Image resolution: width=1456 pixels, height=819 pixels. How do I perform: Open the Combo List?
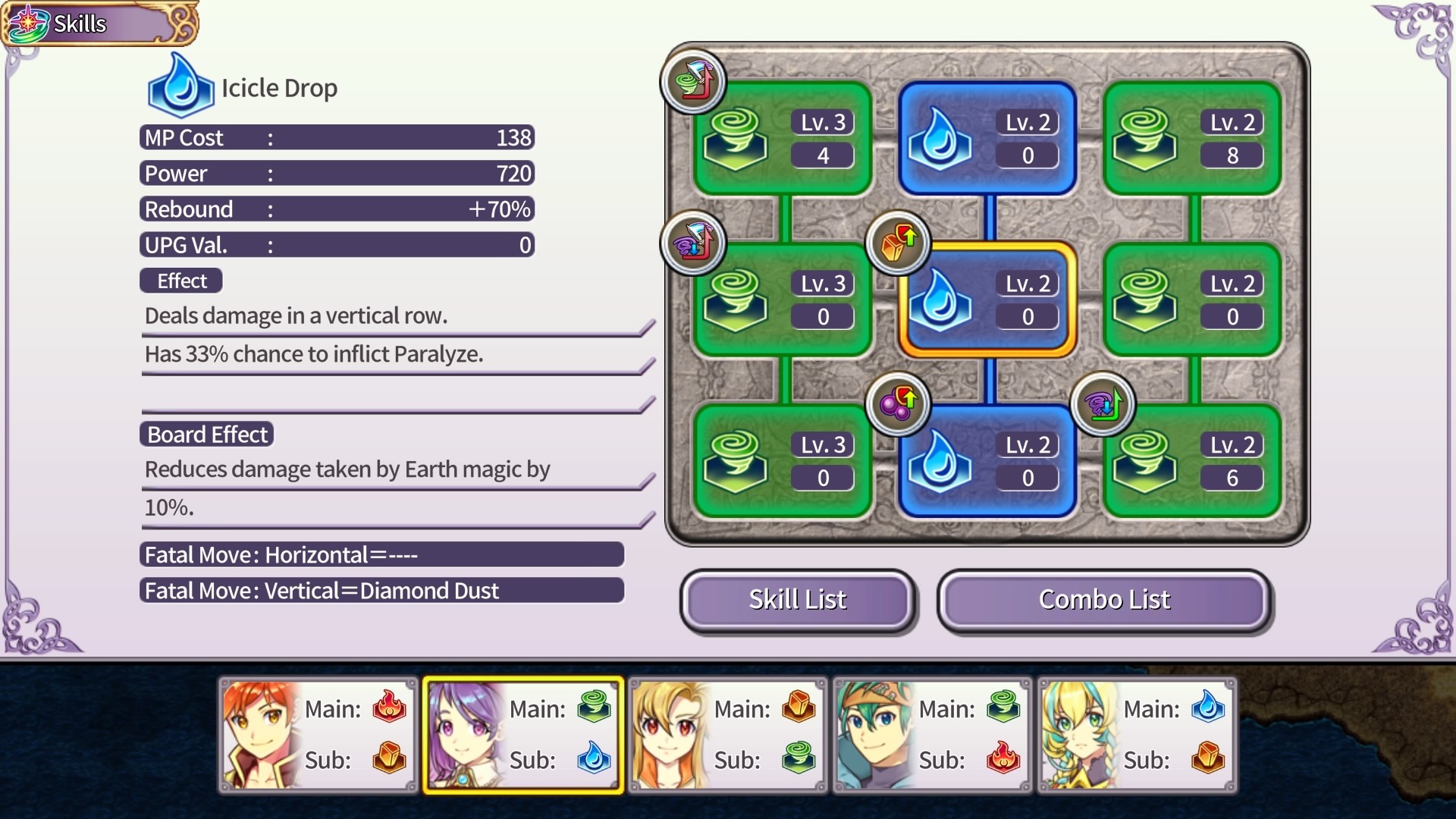pyautogui.click(x=1103, y=600)
